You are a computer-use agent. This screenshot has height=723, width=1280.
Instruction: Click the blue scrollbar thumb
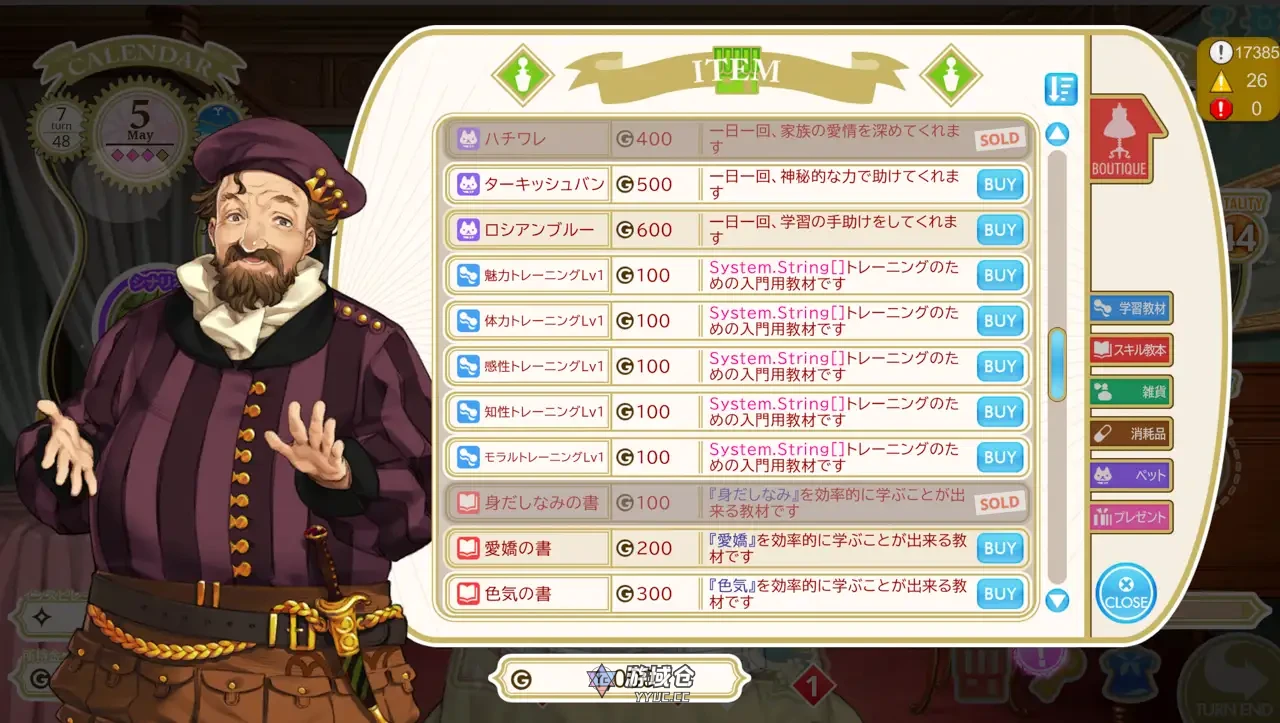1056,367
